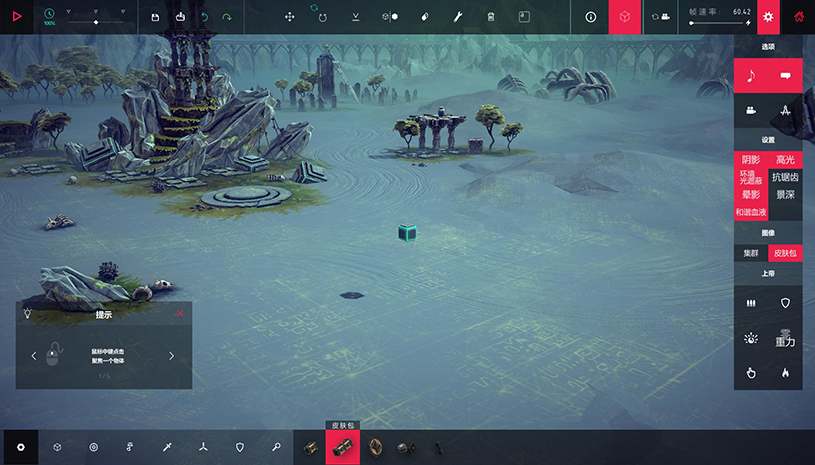This screenshot has width=815, height=465.
Task: Toggle the 阴影 shadow setting
Action: click(751, 160)
